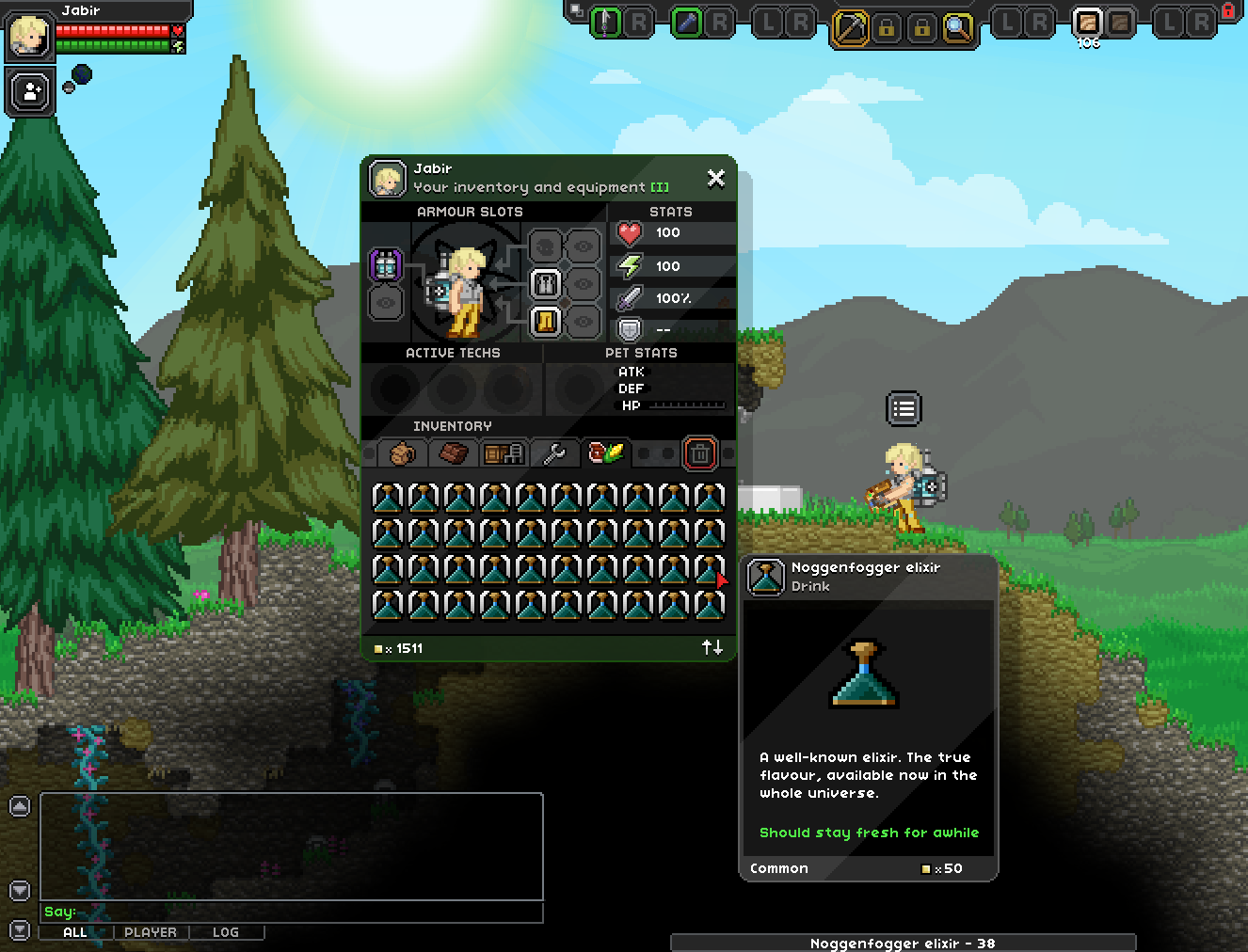Switch to the blocks materials tab
1248x952 pixels.
(453, 454)
